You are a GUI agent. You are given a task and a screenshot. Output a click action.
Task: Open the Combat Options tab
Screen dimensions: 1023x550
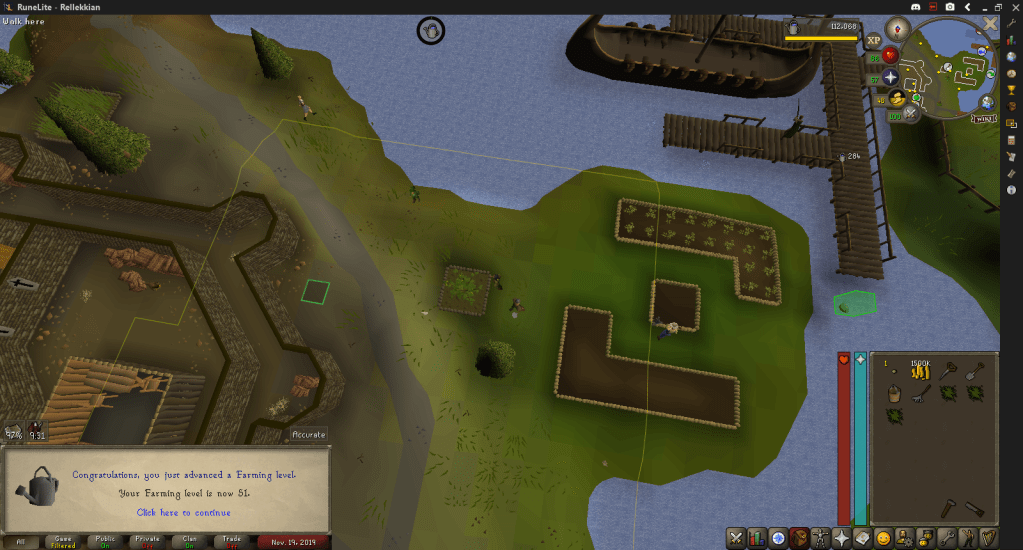pos(736,538)
